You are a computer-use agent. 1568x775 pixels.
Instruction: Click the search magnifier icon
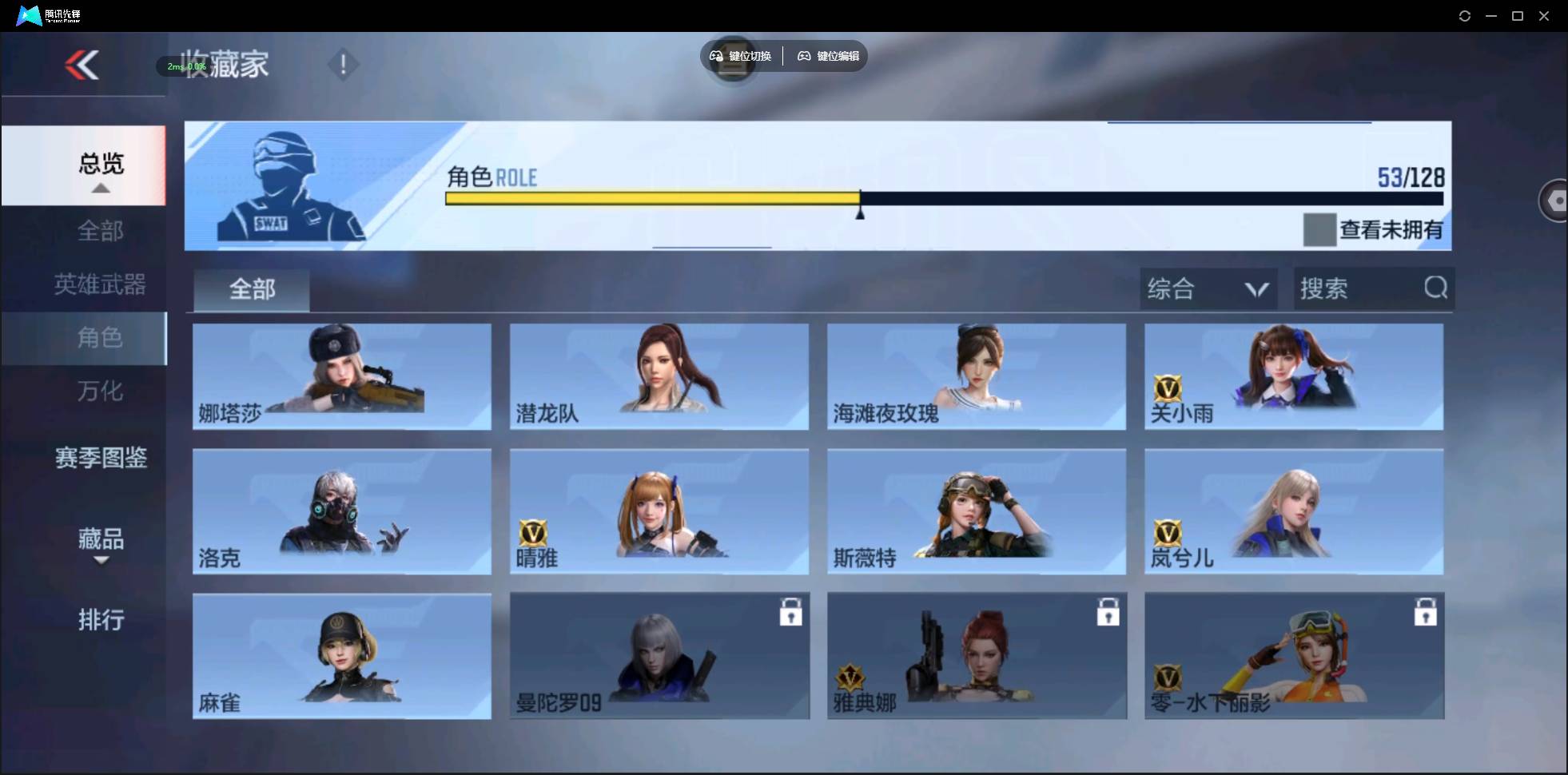1436,288
